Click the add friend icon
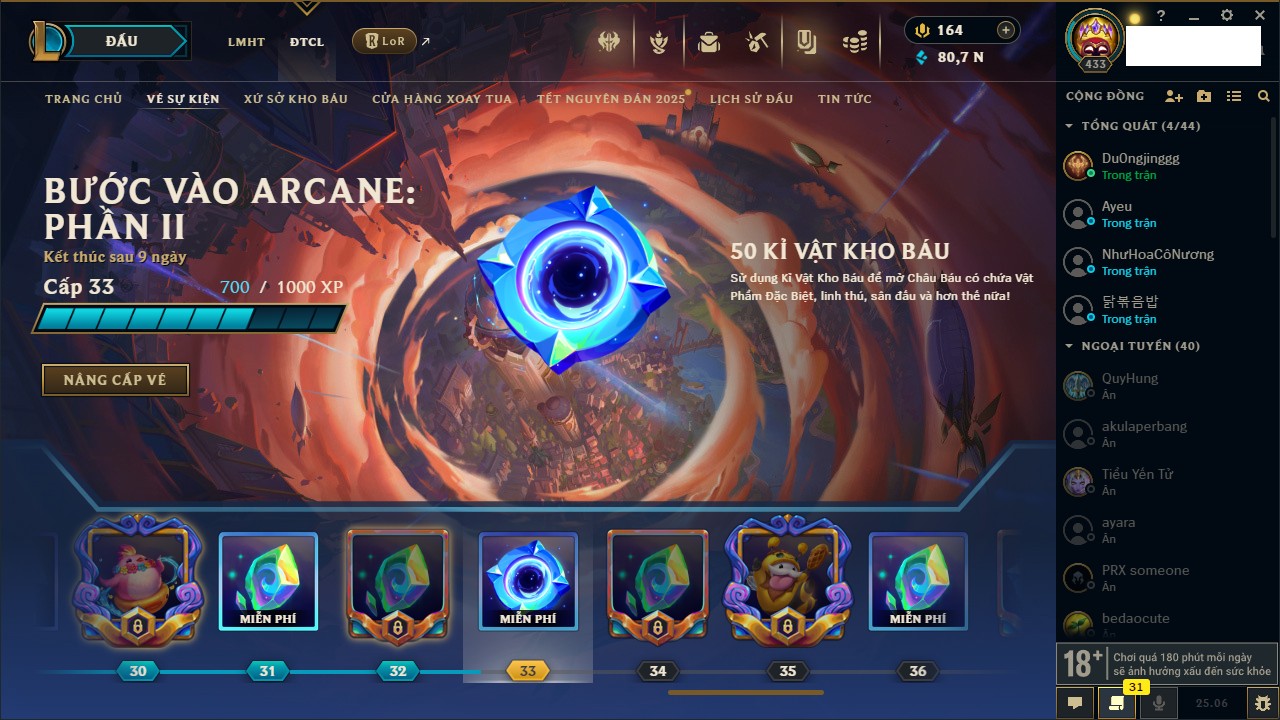 1174,96
